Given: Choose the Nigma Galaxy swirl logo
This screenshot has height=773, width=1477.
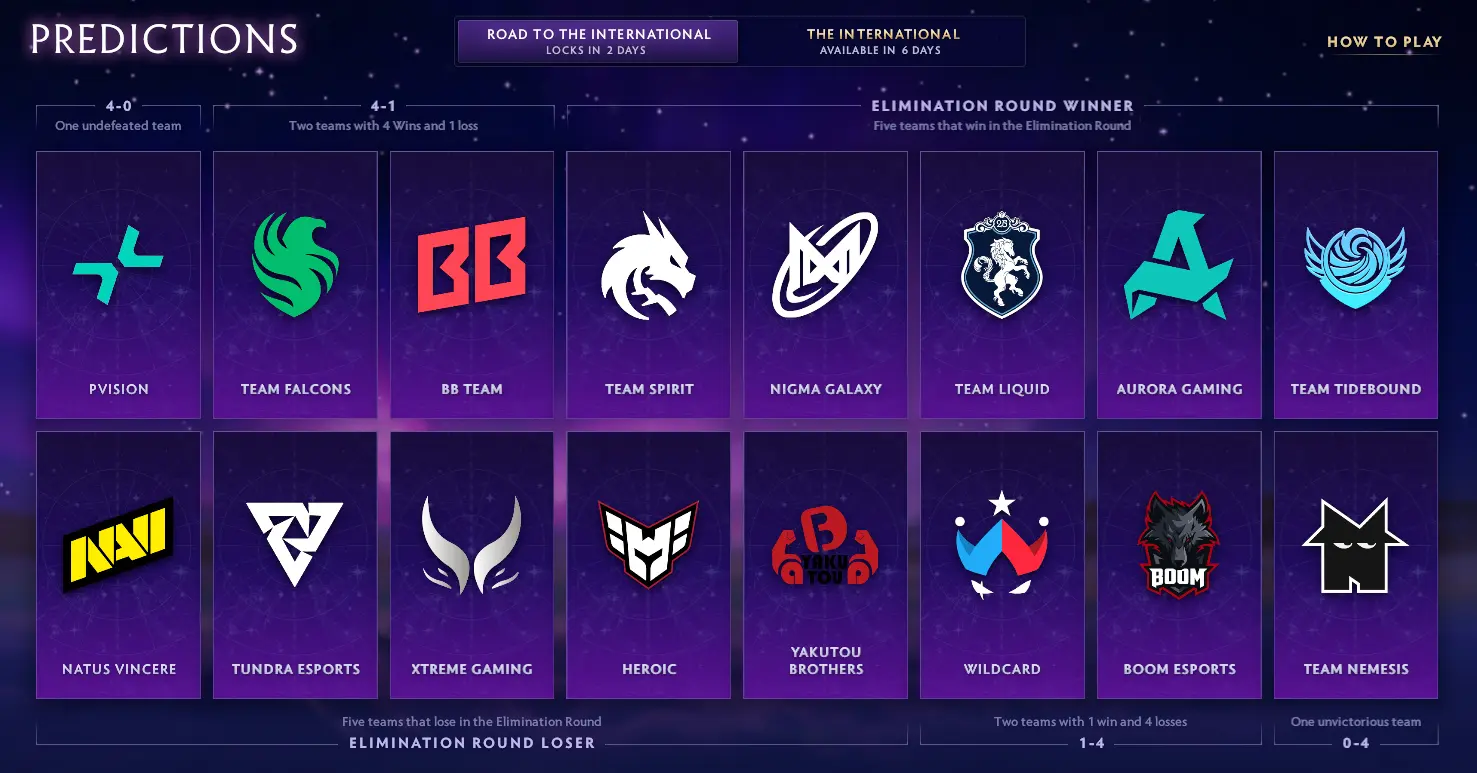Looking at the screenshot, I should tap(825, 265).
